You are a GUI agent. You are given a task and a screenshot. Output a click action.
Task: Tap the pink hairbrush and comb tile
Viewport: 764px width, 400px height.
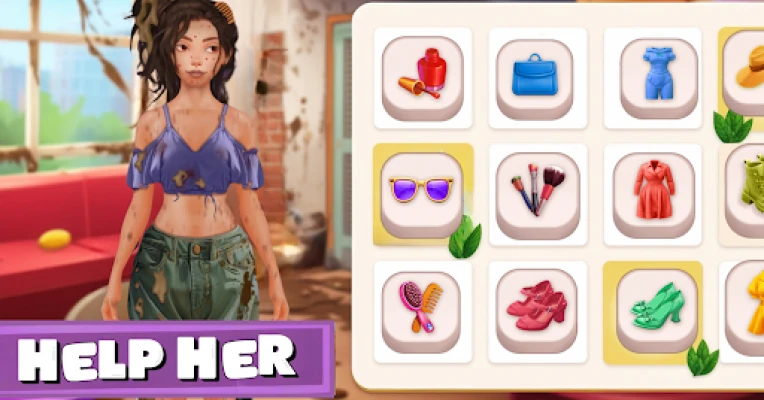coord(420,310)
